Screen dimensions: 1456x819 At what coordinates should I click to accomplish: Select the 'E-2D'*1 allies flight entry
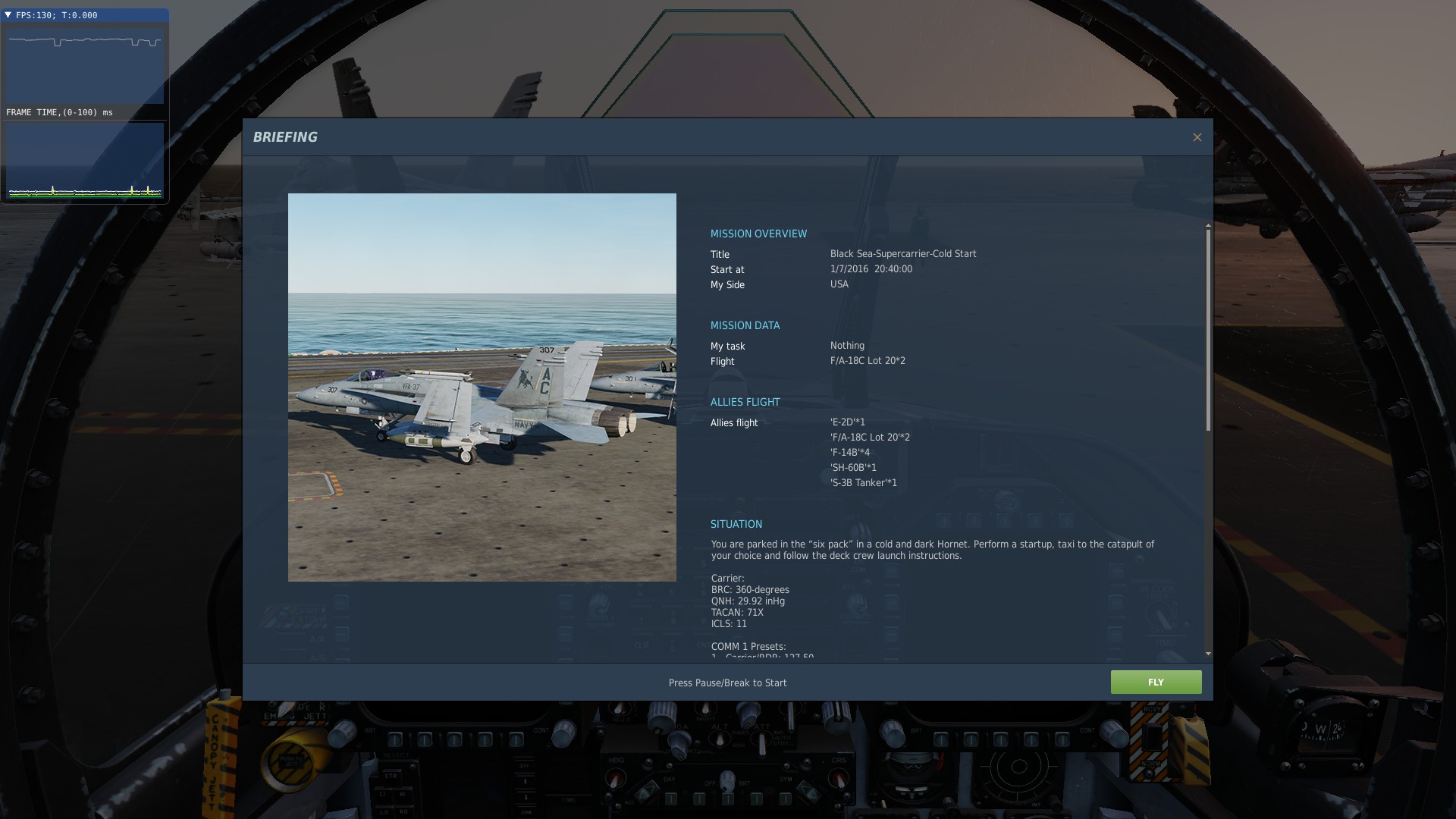[847, 422]
